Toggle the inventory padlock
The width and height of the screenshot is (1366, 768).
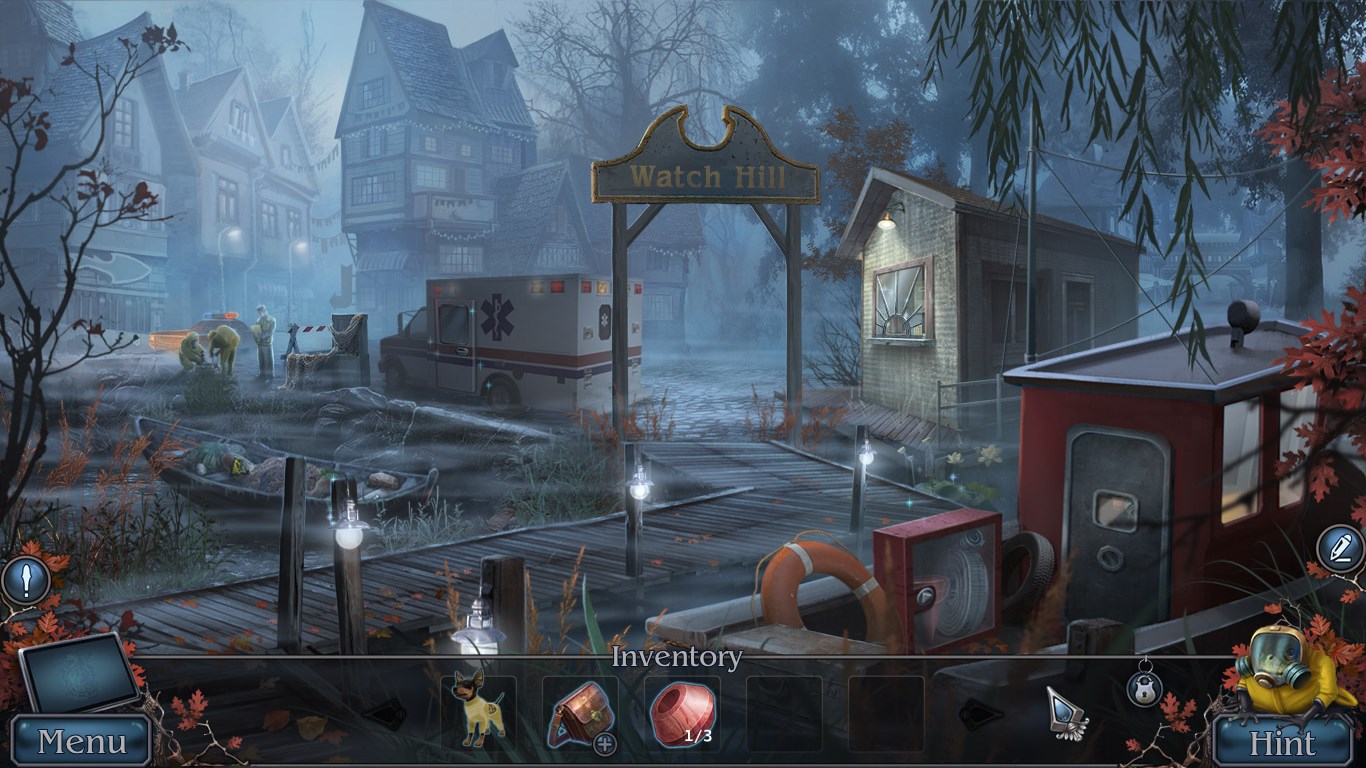click(x=1144, y=687)
